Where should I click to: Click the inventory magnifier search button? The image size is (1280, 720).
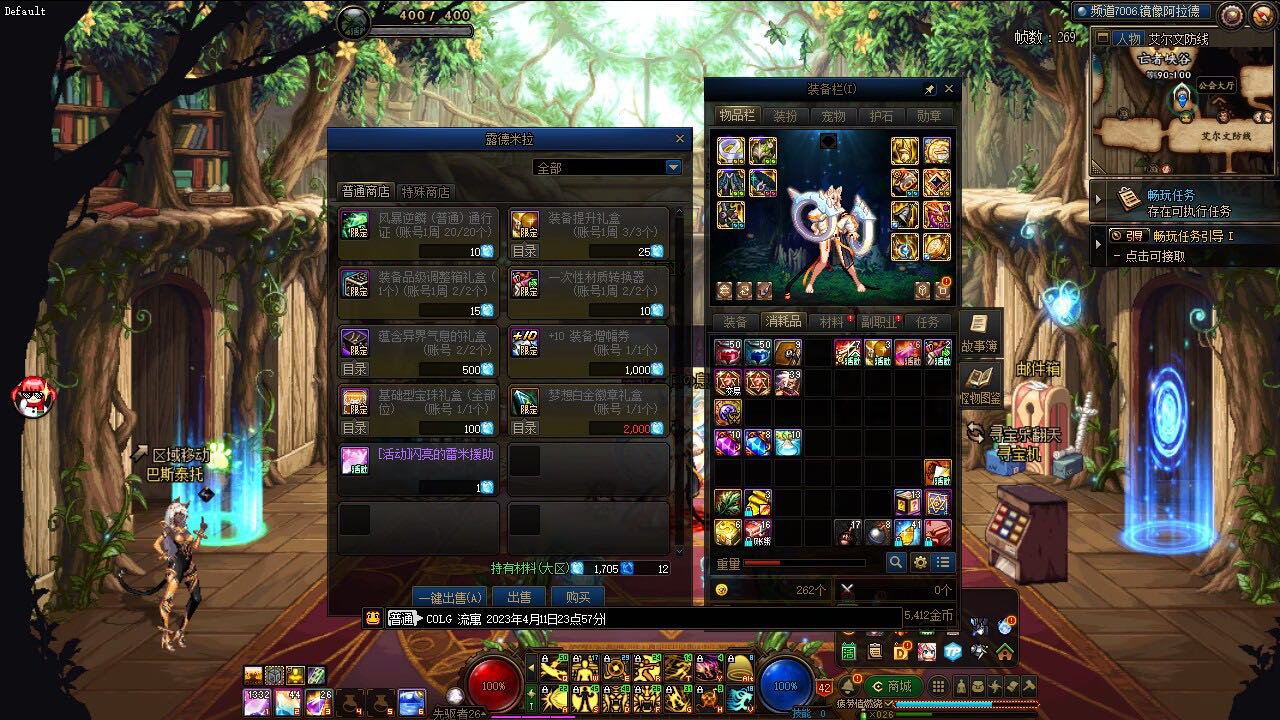[x=896, y=562]
